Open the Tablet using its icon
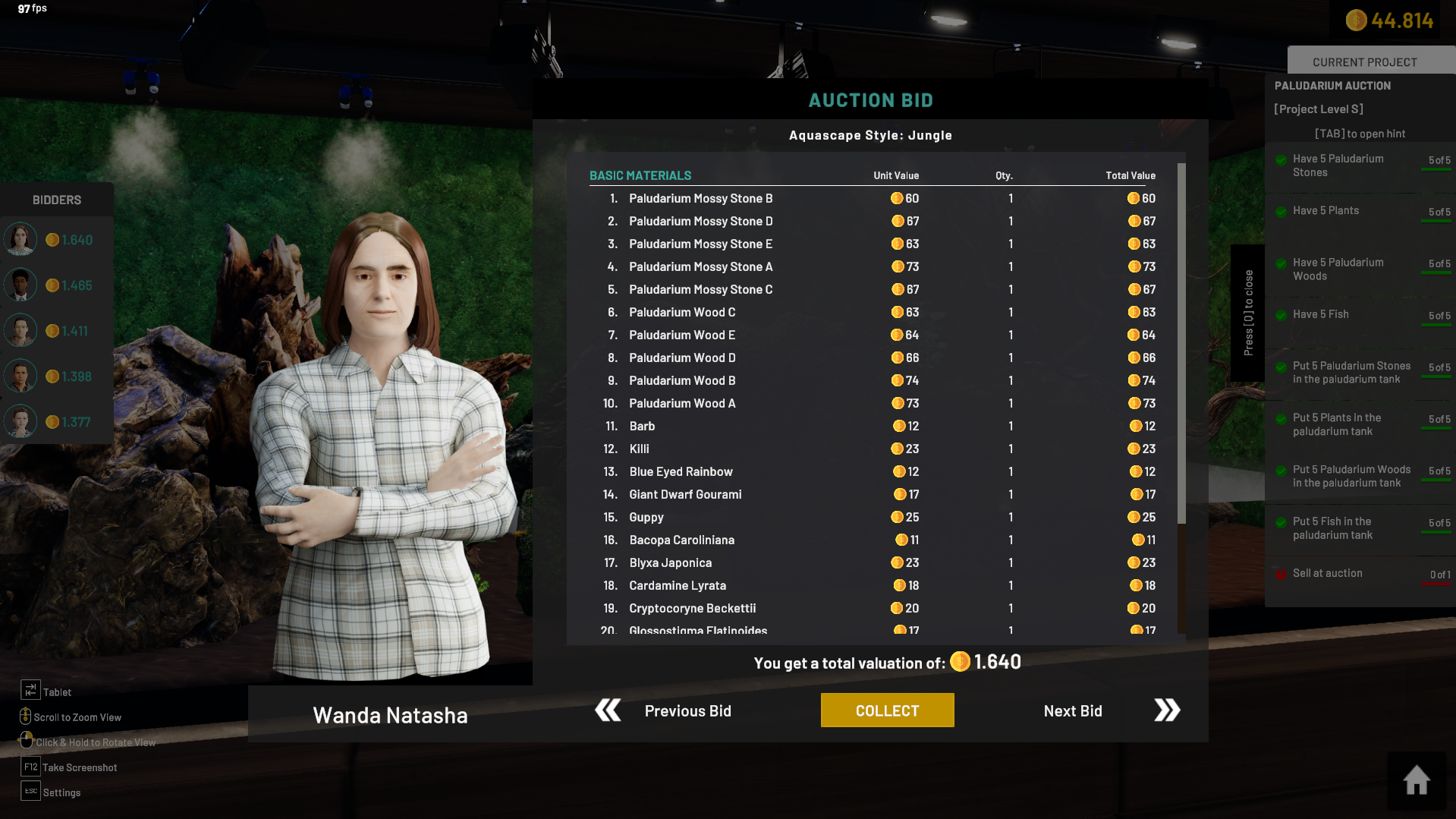Screen dimensions: 1456x819 (30, 690)
